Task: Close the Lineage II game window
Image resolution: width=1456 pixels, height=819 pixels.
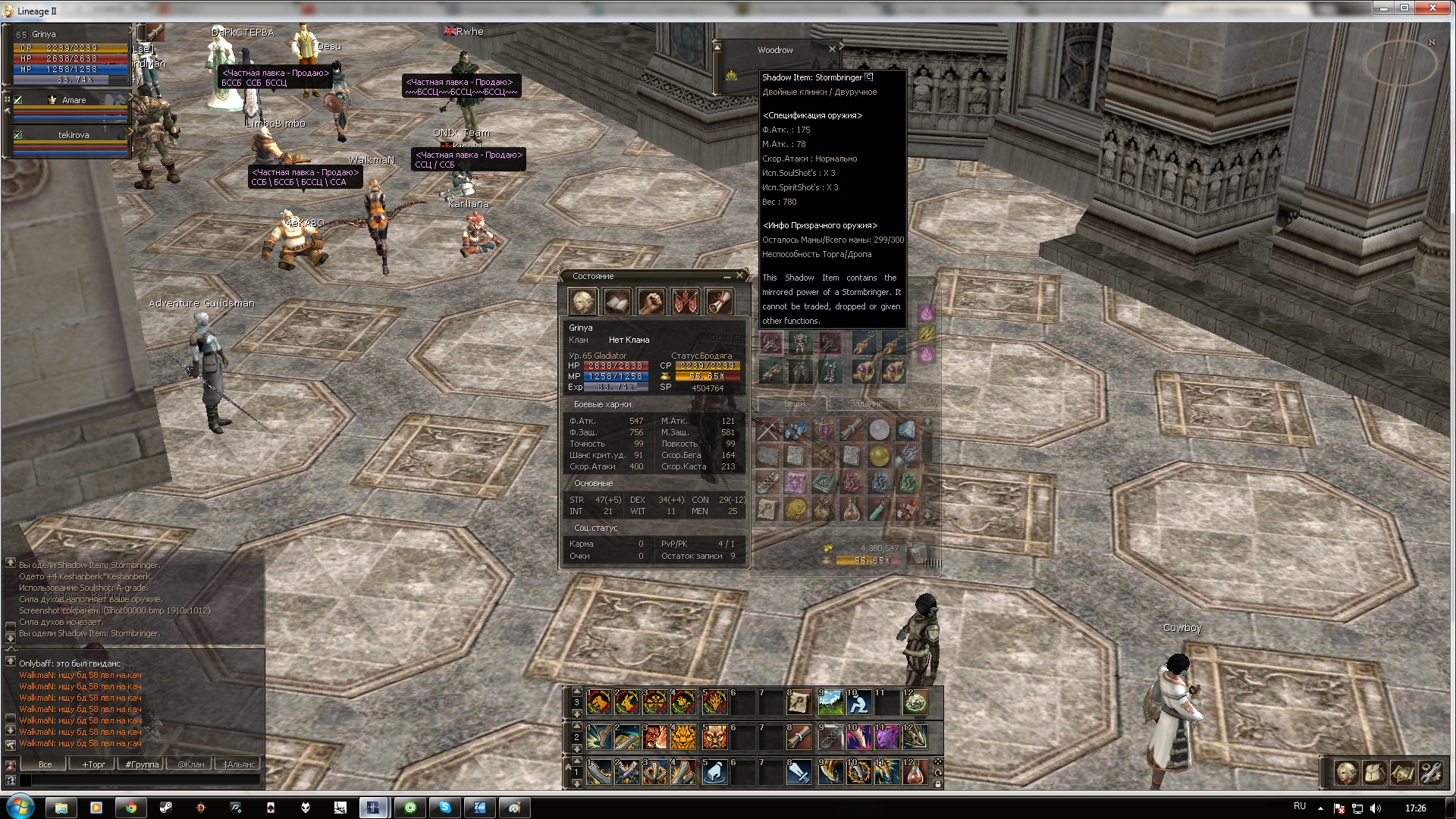Action: pos(1432,8)
